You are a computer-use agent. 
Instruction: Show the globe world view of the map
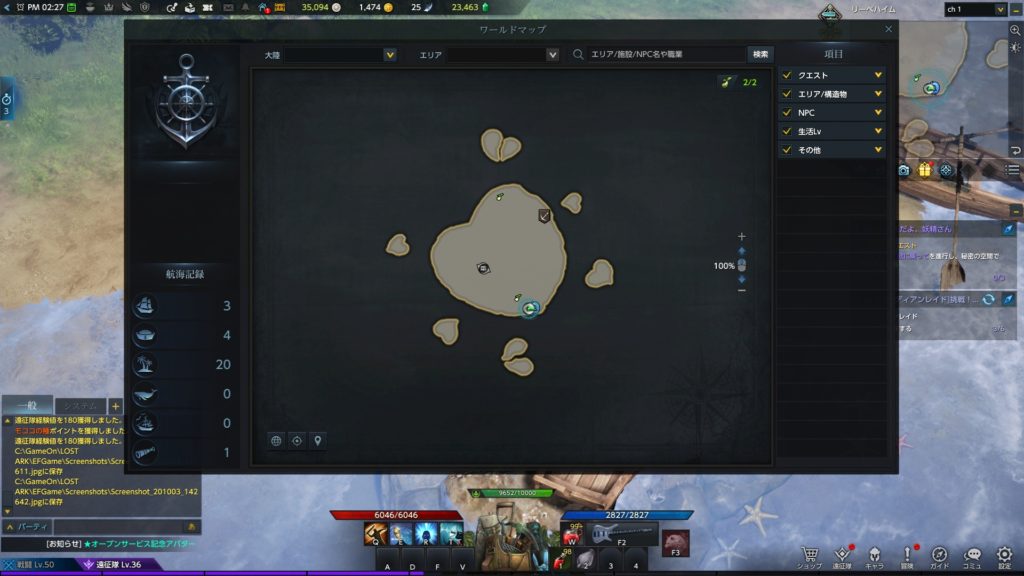[x=277, y=440]
